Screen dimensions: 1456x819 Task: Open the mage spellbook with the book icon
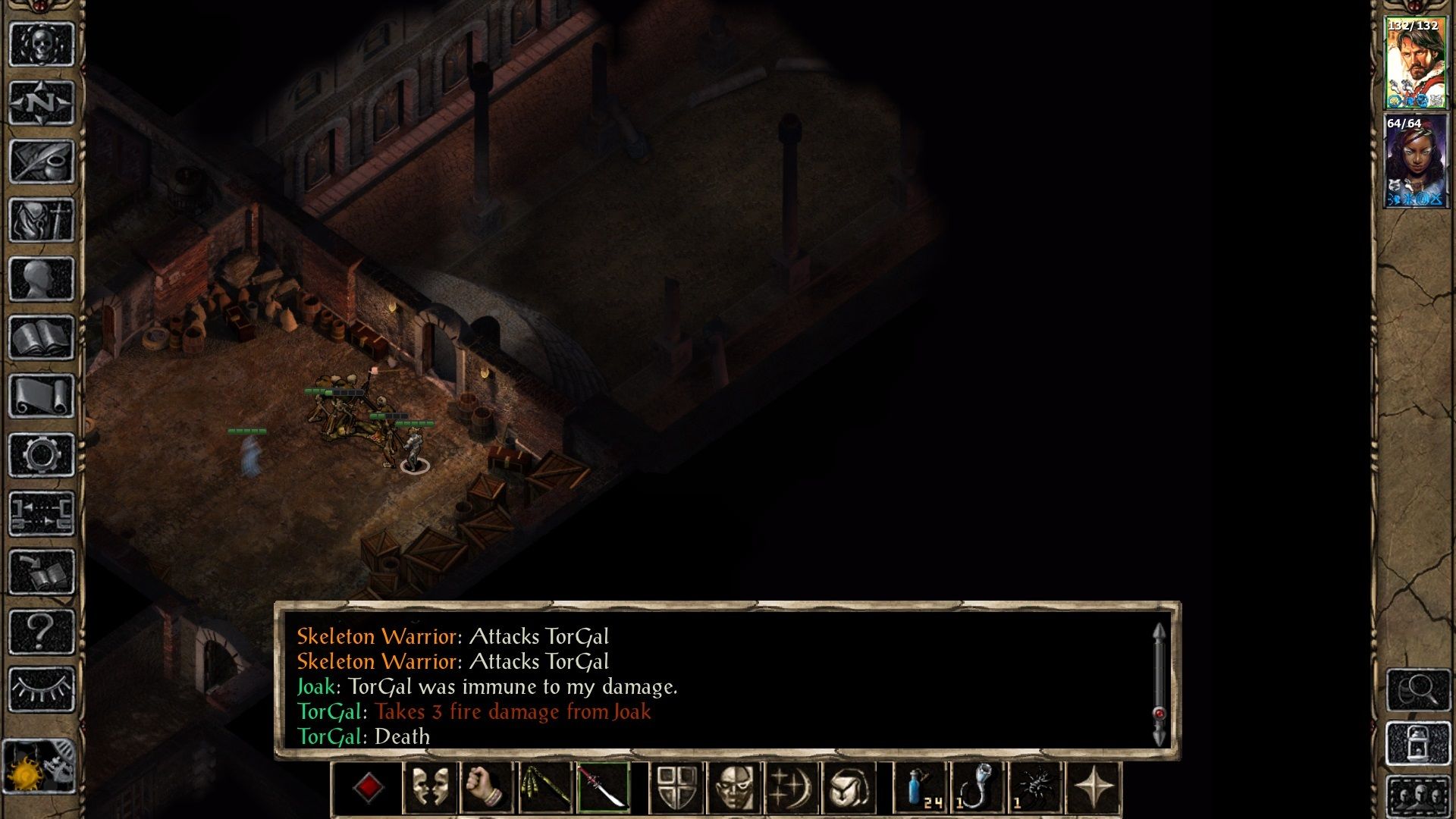[x=42, y=337]
